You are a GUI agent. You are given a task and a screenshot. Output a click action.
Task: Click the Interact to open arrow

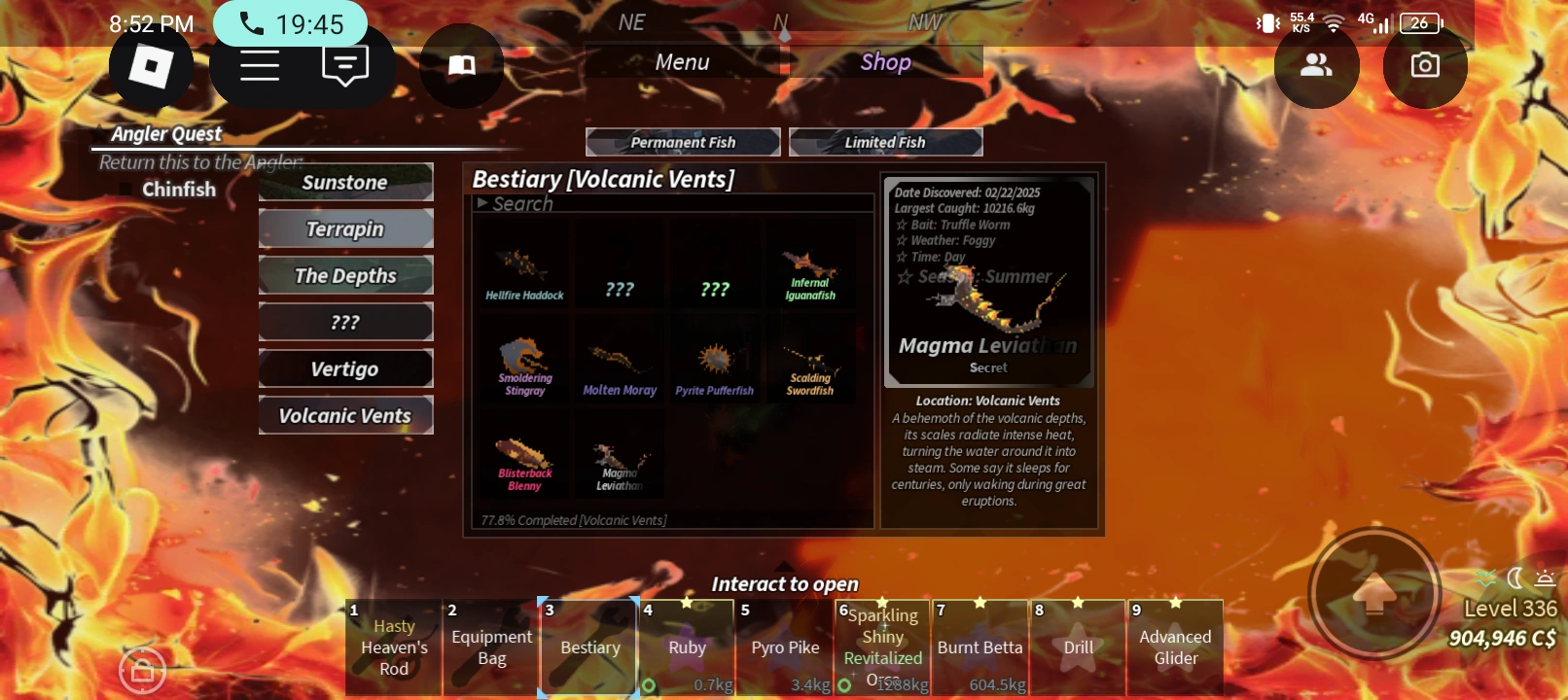coord(784,564)
